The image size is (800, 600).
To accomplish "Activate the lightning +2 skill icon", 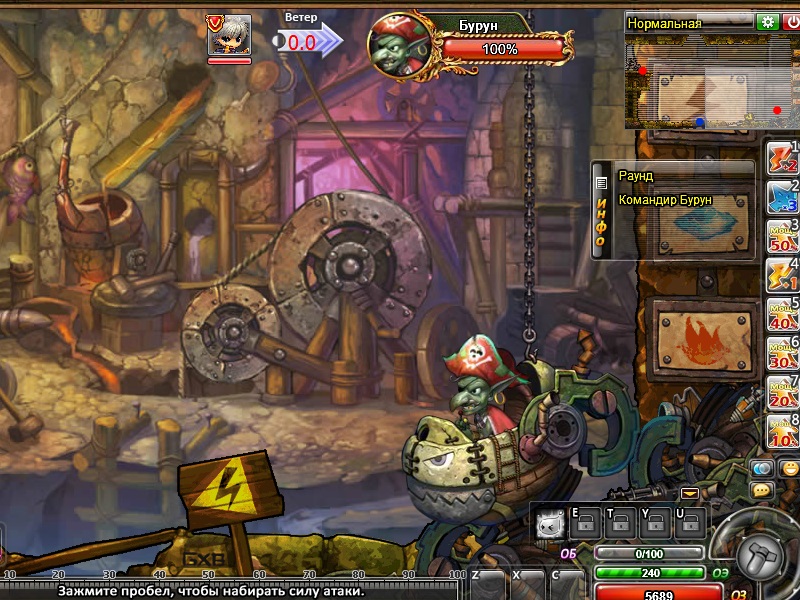I will (780, 160).
